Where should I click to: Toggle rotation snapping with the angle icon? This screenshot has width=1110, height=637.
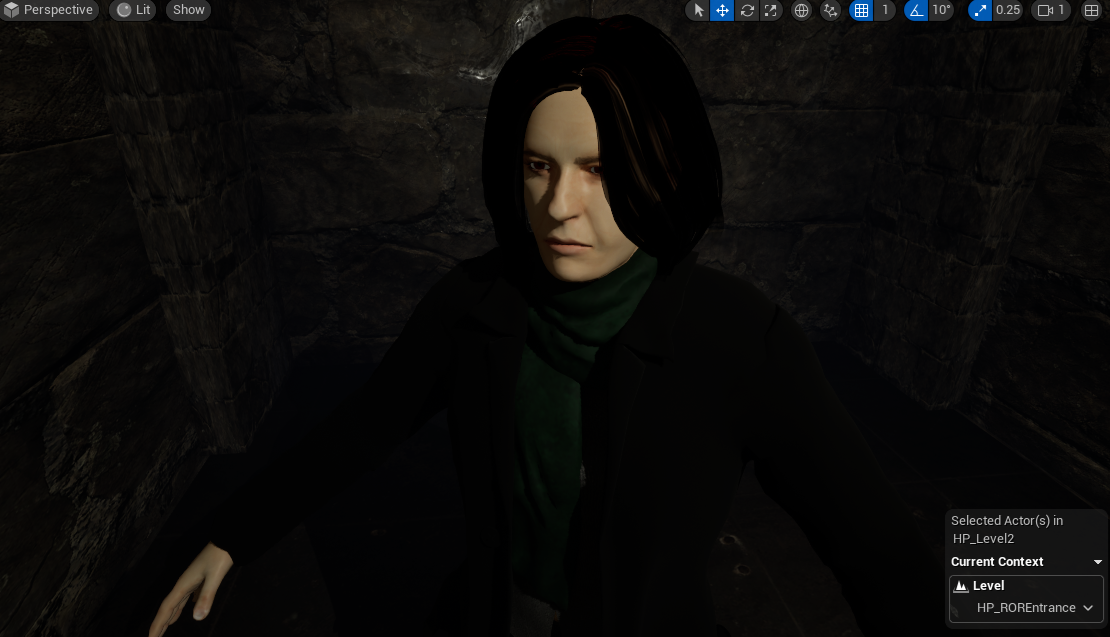point(916,10)
